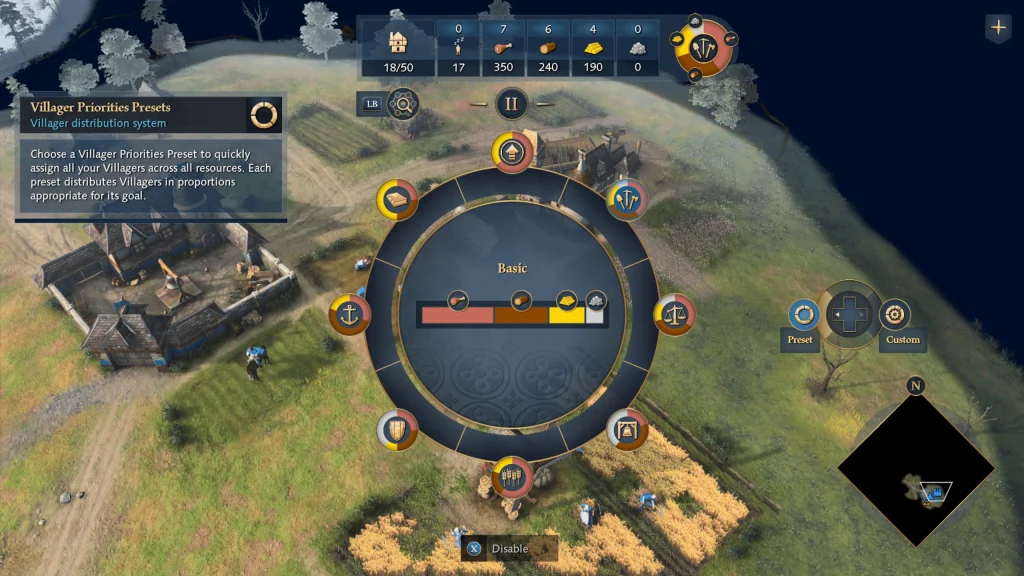Image resolution: width=1024 pixels, height=576 pixels.
Task: Select the balance scales preset
Action: pyautogui.click(x=675, y=315)
